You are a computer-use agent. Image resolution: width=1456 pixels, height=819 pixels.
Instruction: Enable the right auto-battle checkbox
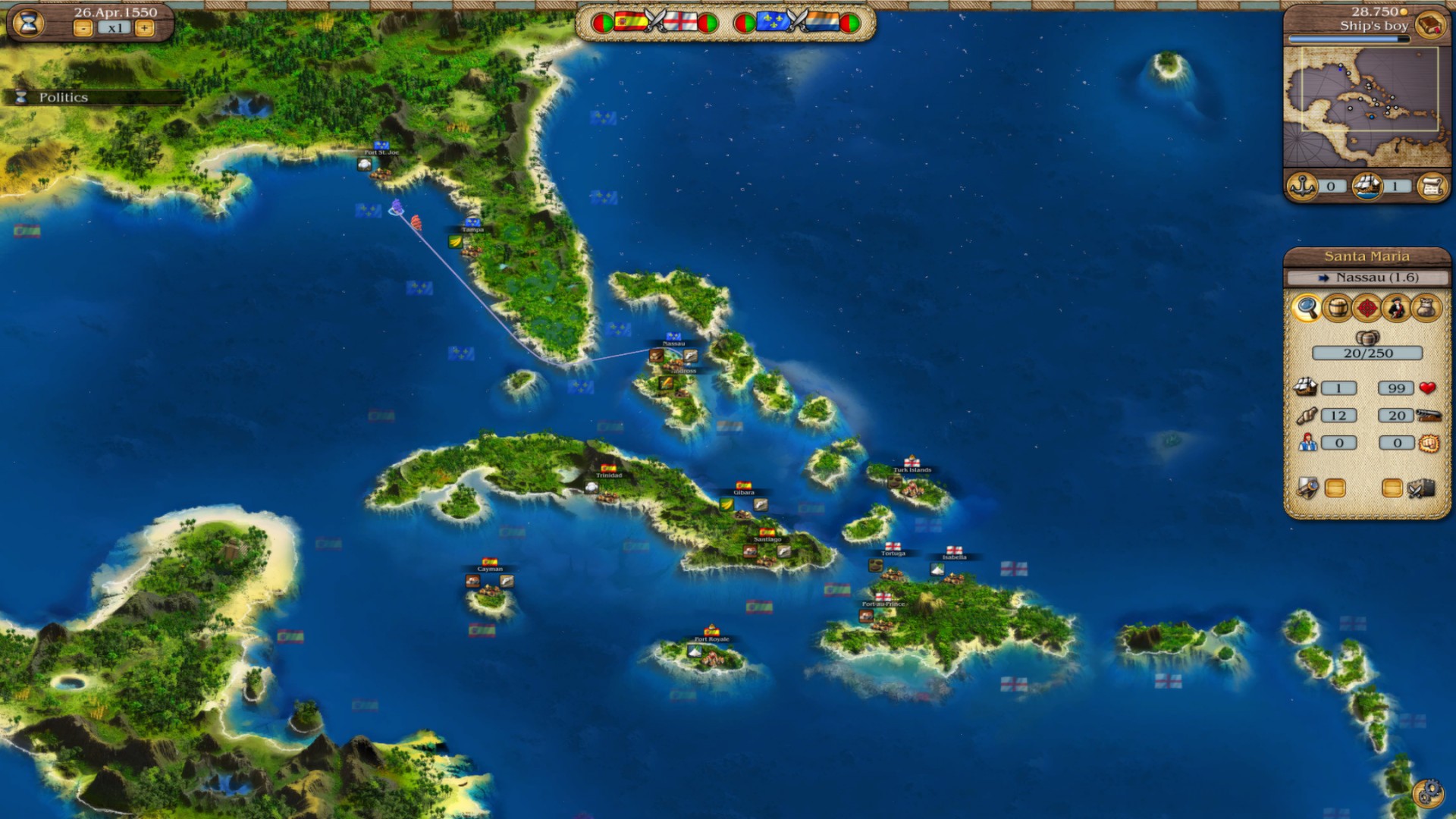[1393, 488]
